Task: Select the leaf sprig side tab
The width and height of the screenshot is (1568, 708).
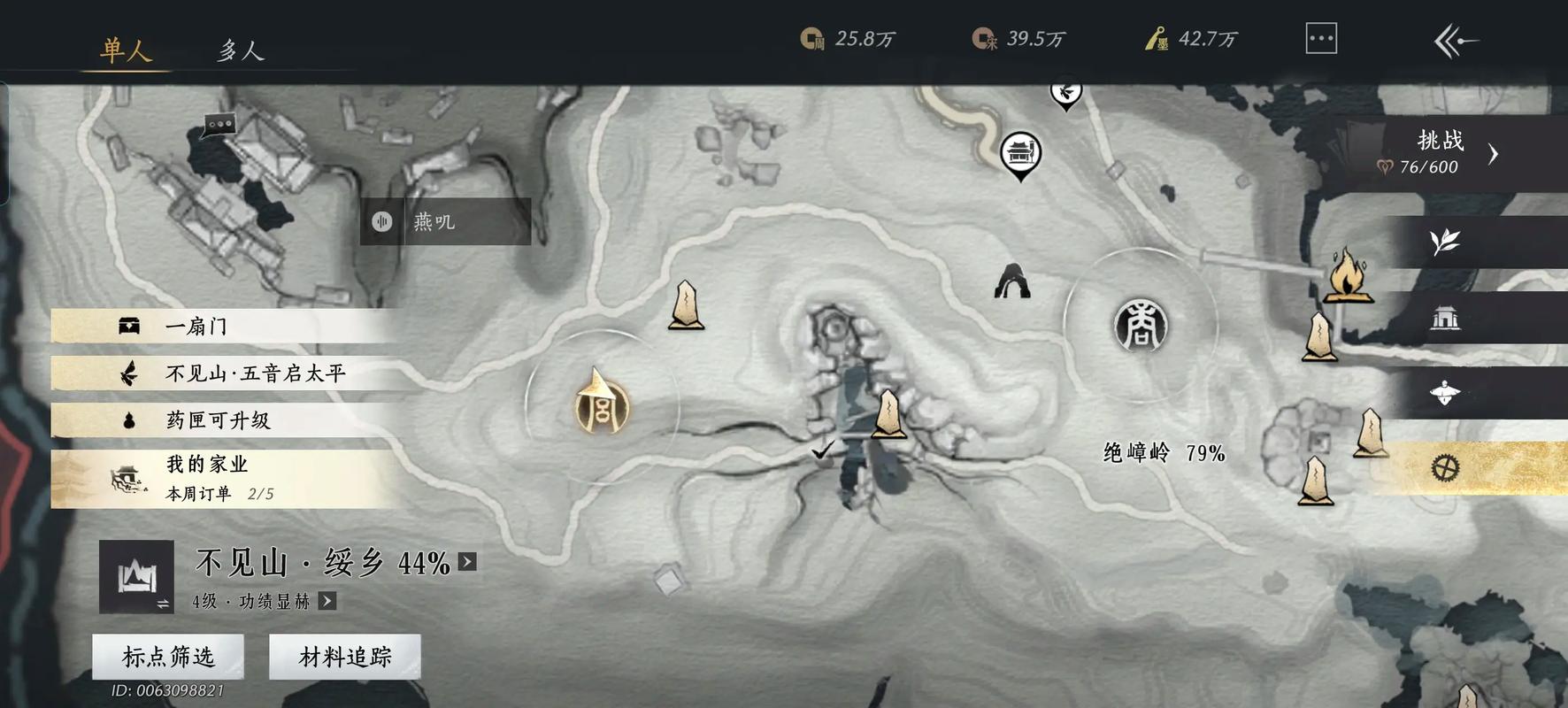Action: 1444,242
